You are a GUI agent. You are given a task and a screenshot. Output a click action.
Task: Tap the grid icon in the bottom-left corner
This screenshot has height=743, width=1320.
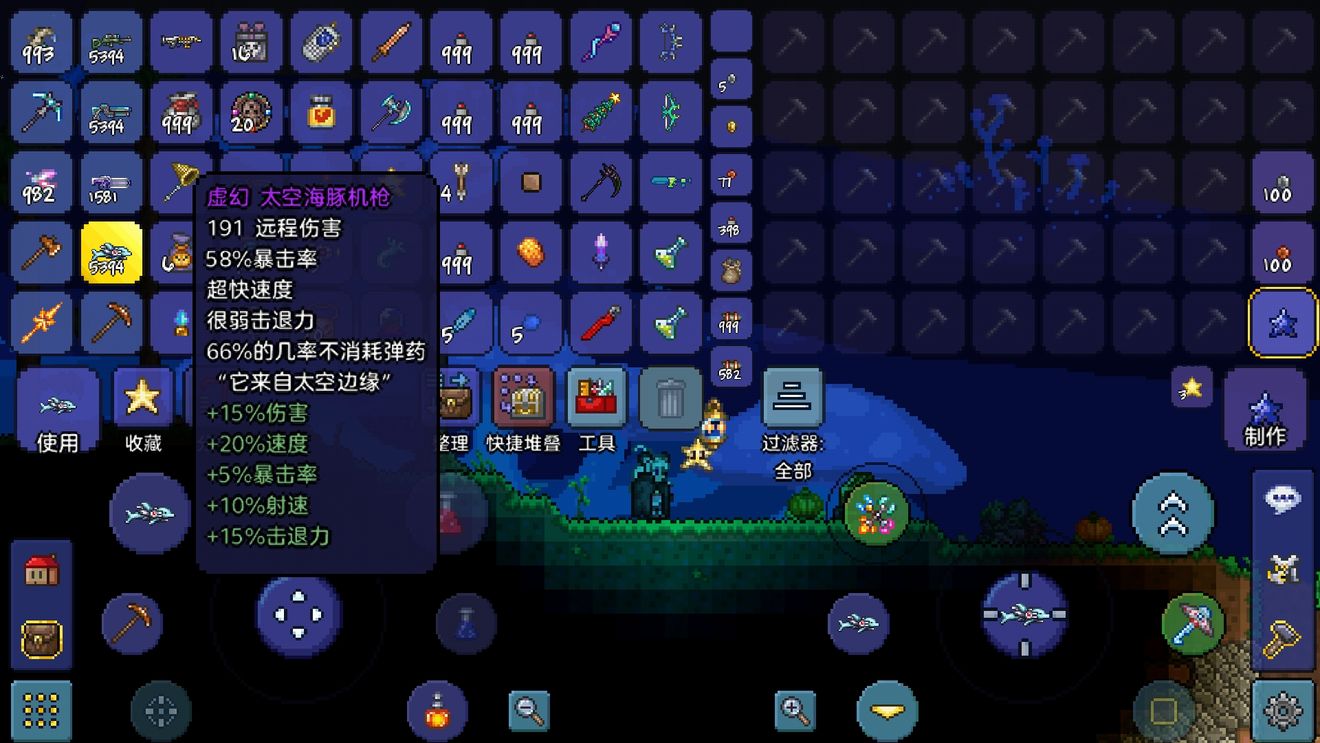coord(40,711)
